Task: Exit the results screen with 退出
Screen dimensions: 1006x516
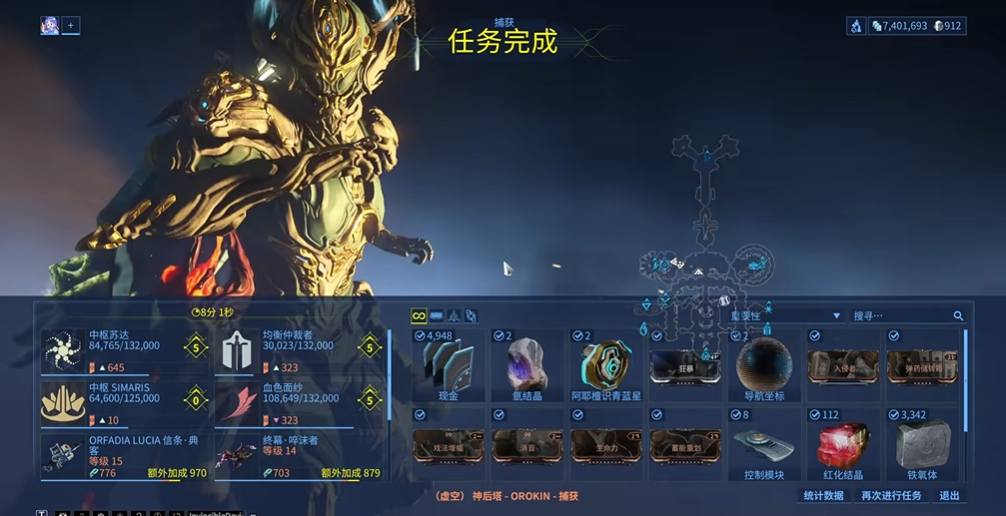Action: tap(949, 496)
